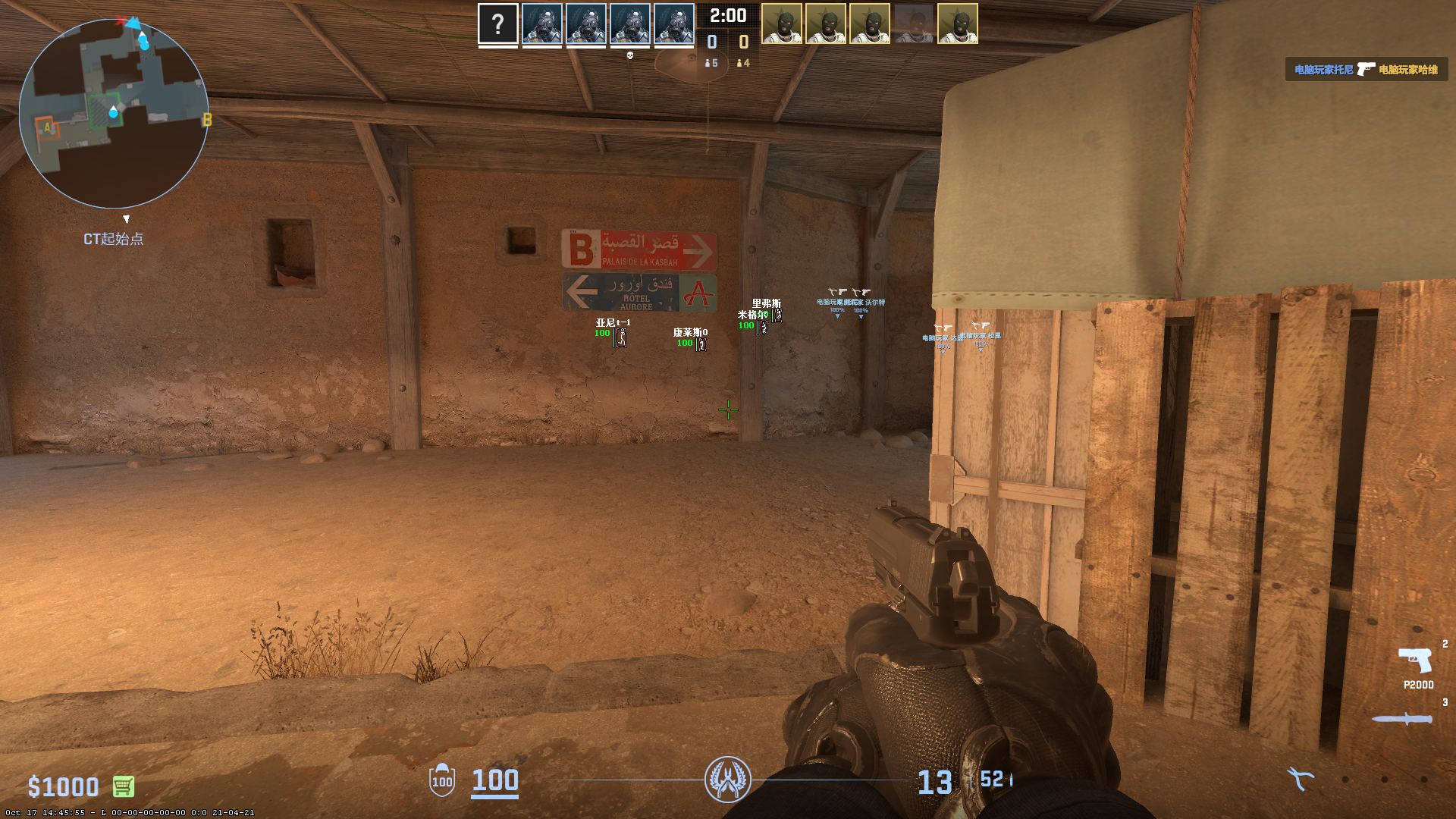Screen dimensions: 1456x819
Task: Click the circular radar minimap
Action: (114, 114)
